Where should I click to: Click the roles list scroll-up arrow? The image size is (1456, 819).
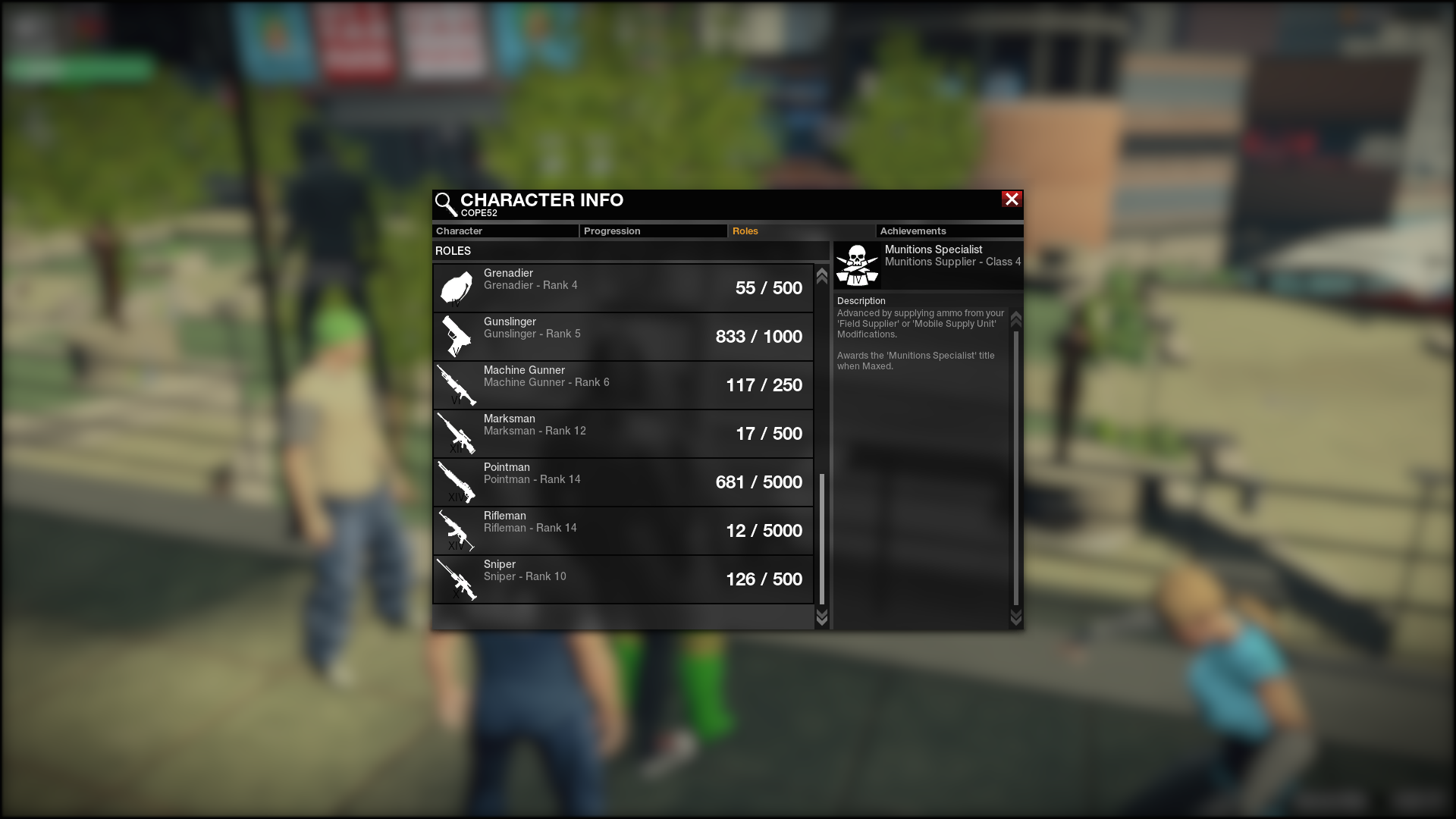(x=821, y=276)
